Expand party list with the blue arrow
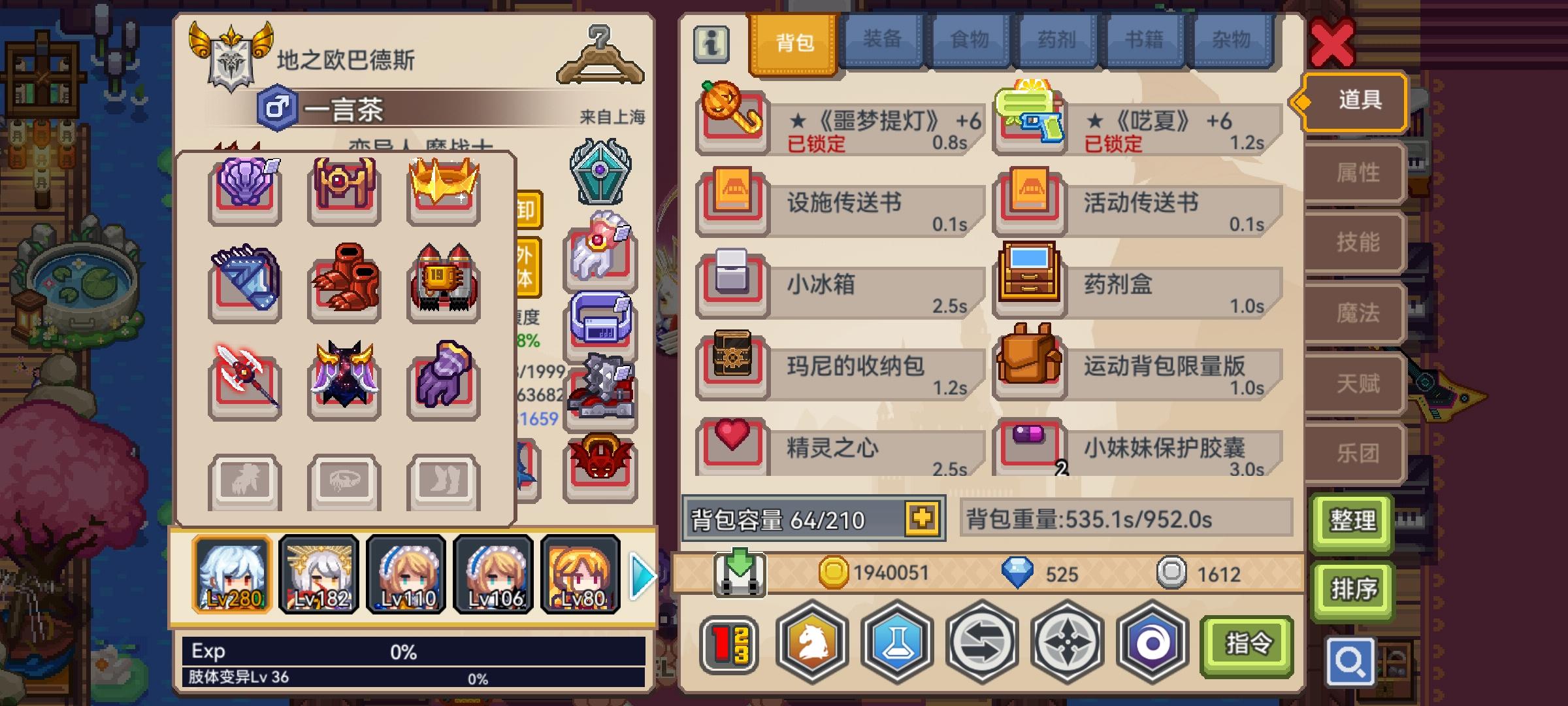This screenshot has height=706, width=1568. (x=641, y=574)
